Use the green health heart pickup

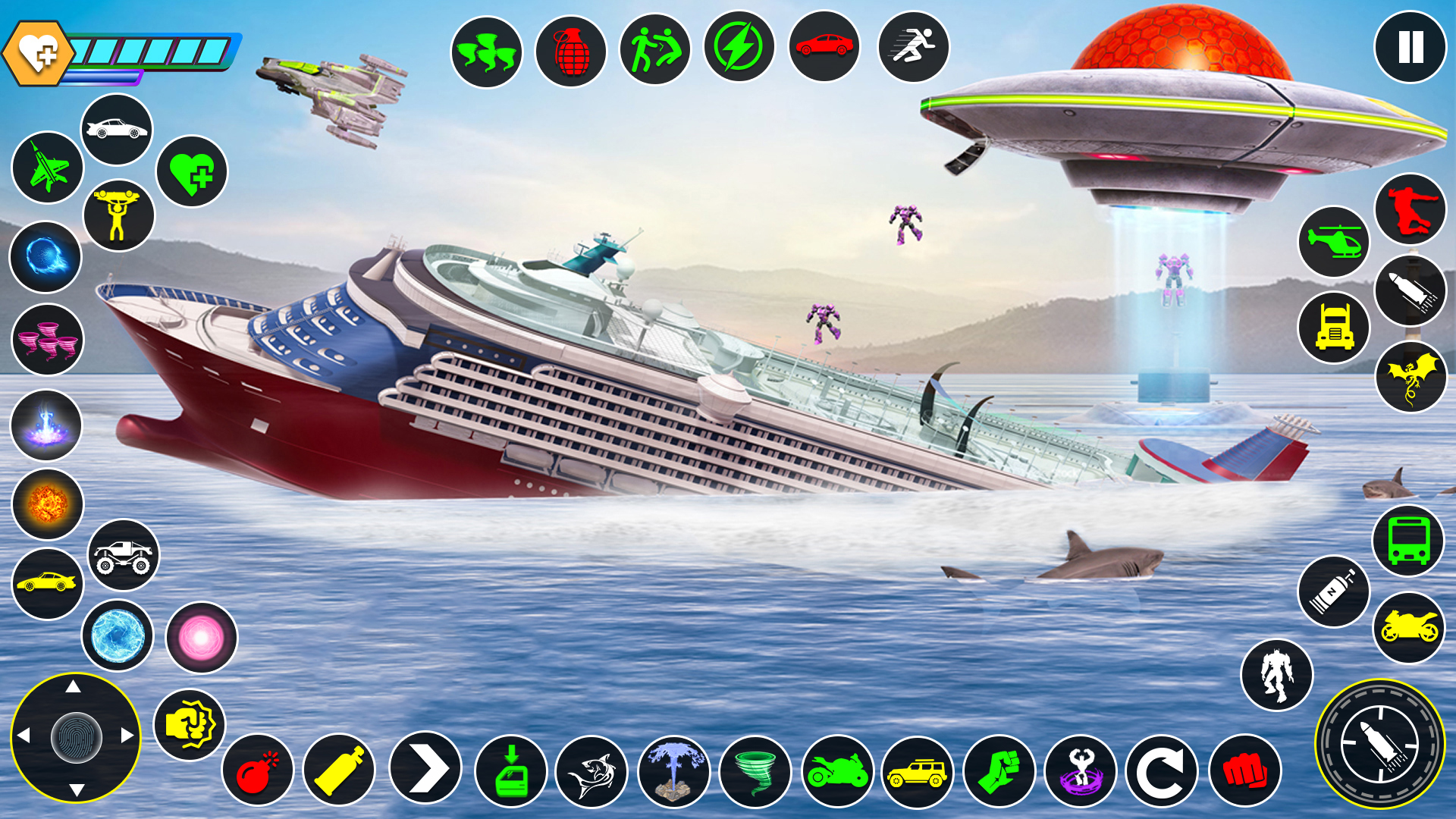[191, 172]
